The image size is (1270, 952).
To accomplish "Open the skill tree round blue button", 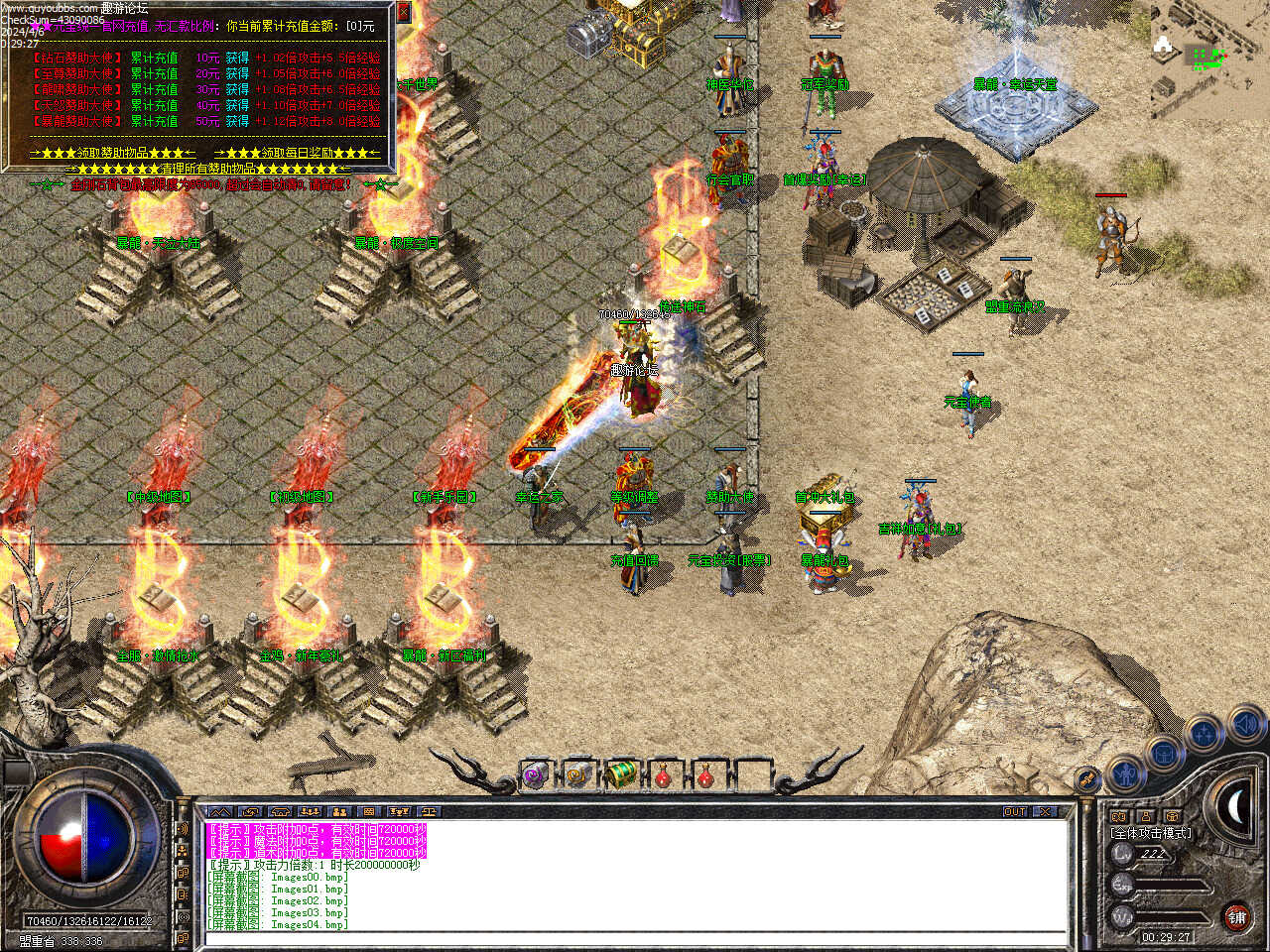I will click(x=1203, y=735).
